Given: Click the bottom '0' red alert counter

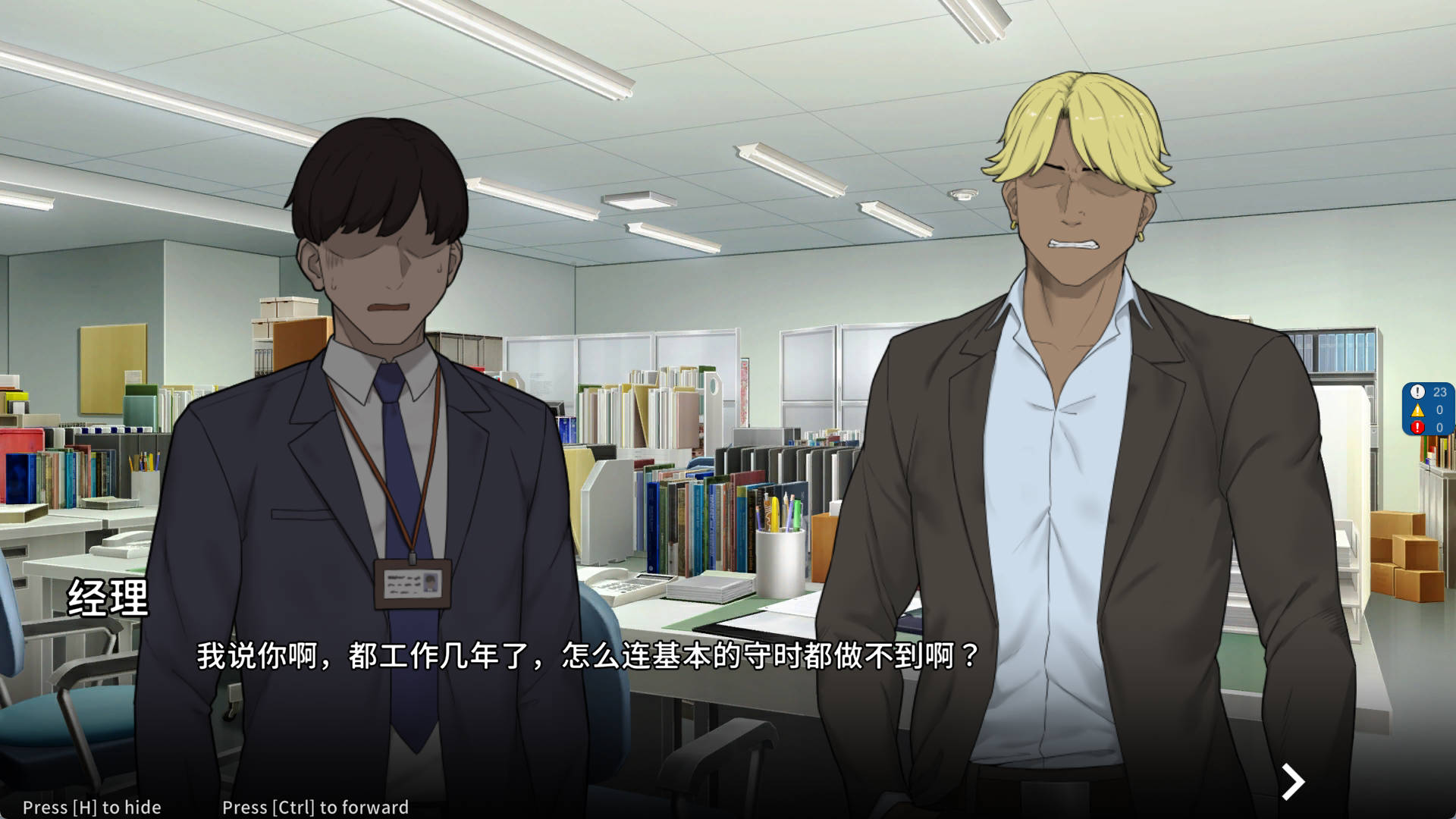Looking at the screenshot, I should tap(1439, 427).
